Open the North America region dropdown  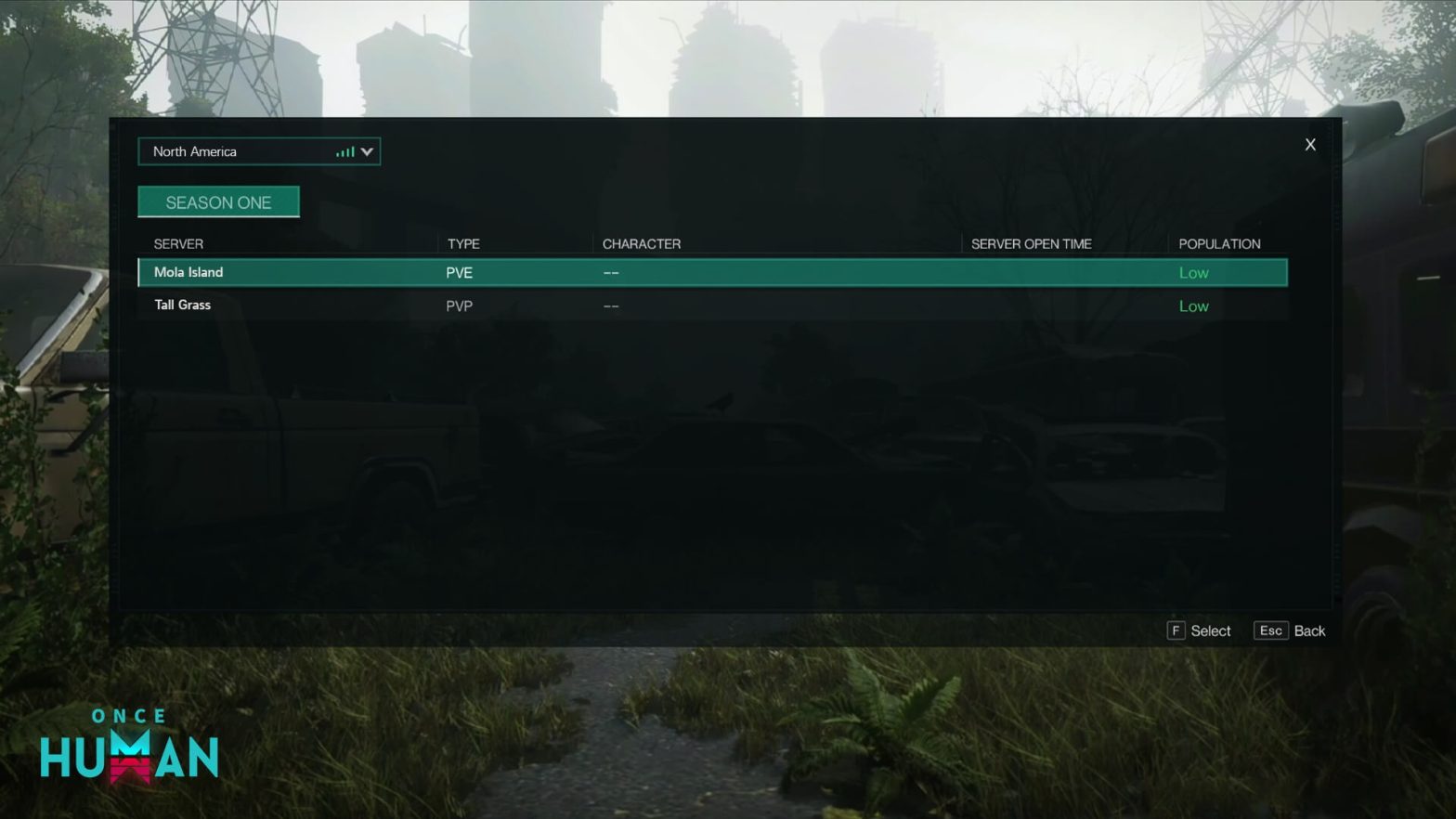(x=258, y=151)
